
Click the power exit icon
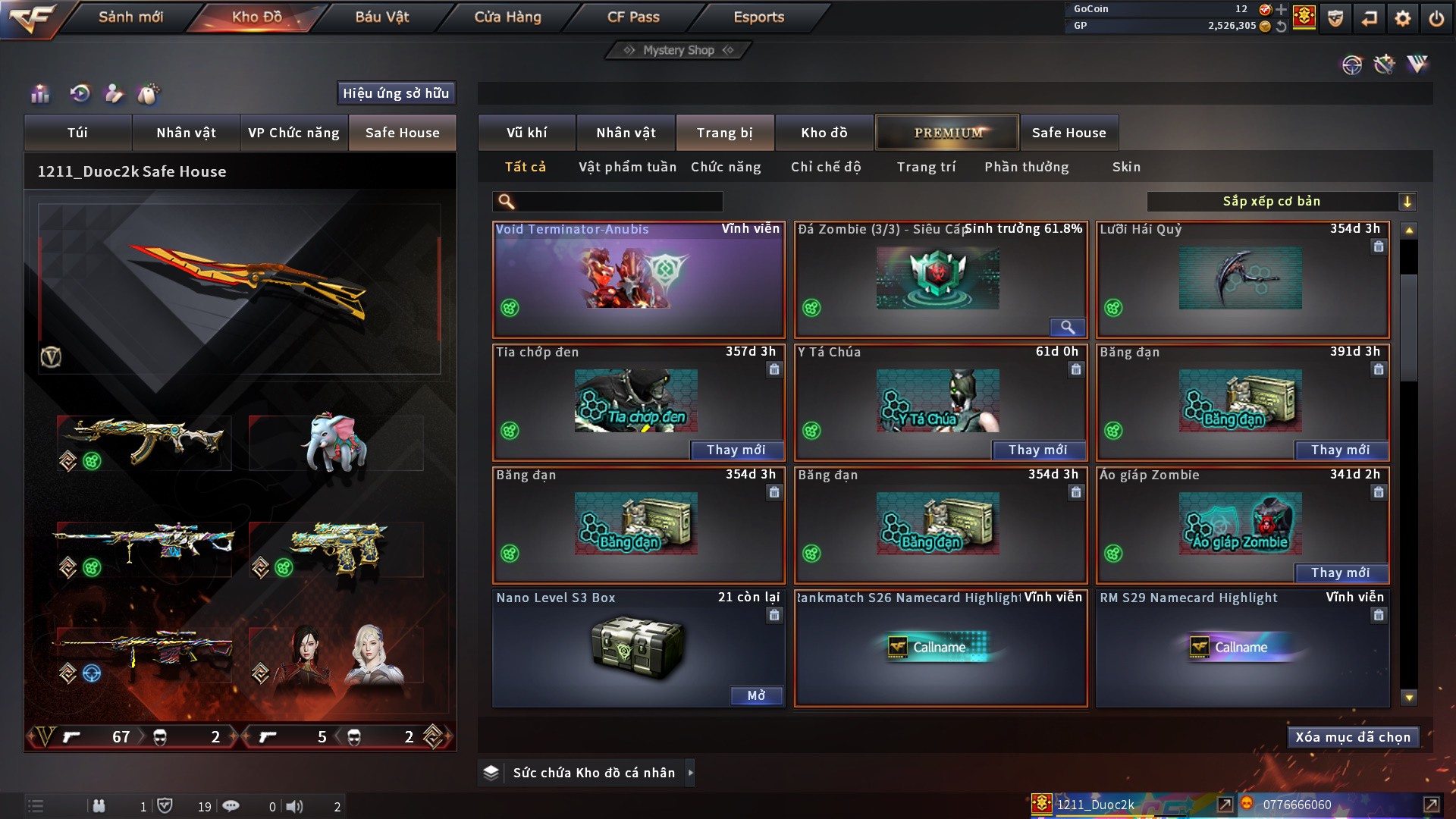(1436, 18)
